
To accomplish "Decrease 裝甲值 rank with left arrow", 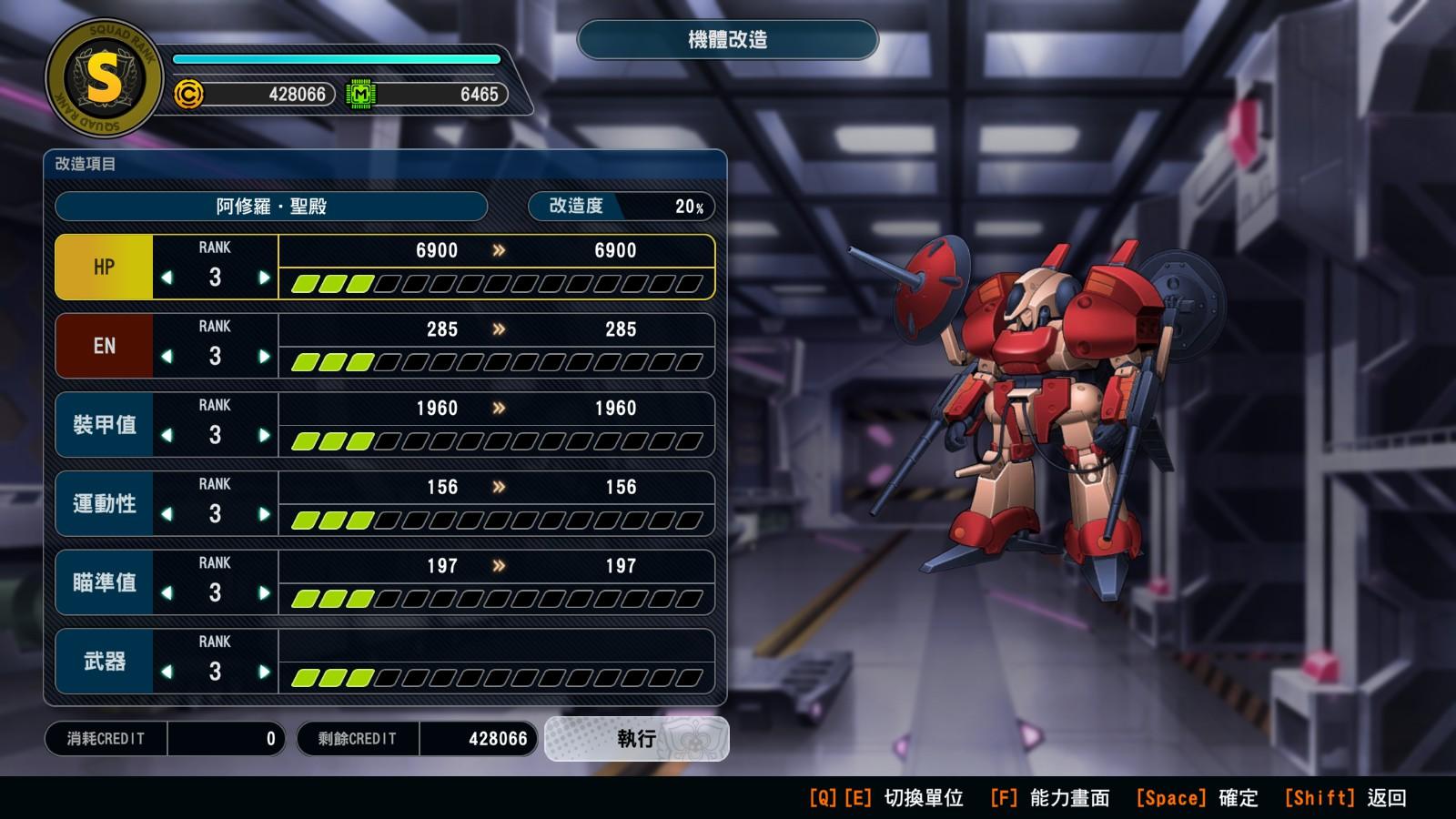I will (x=167, y=436).
